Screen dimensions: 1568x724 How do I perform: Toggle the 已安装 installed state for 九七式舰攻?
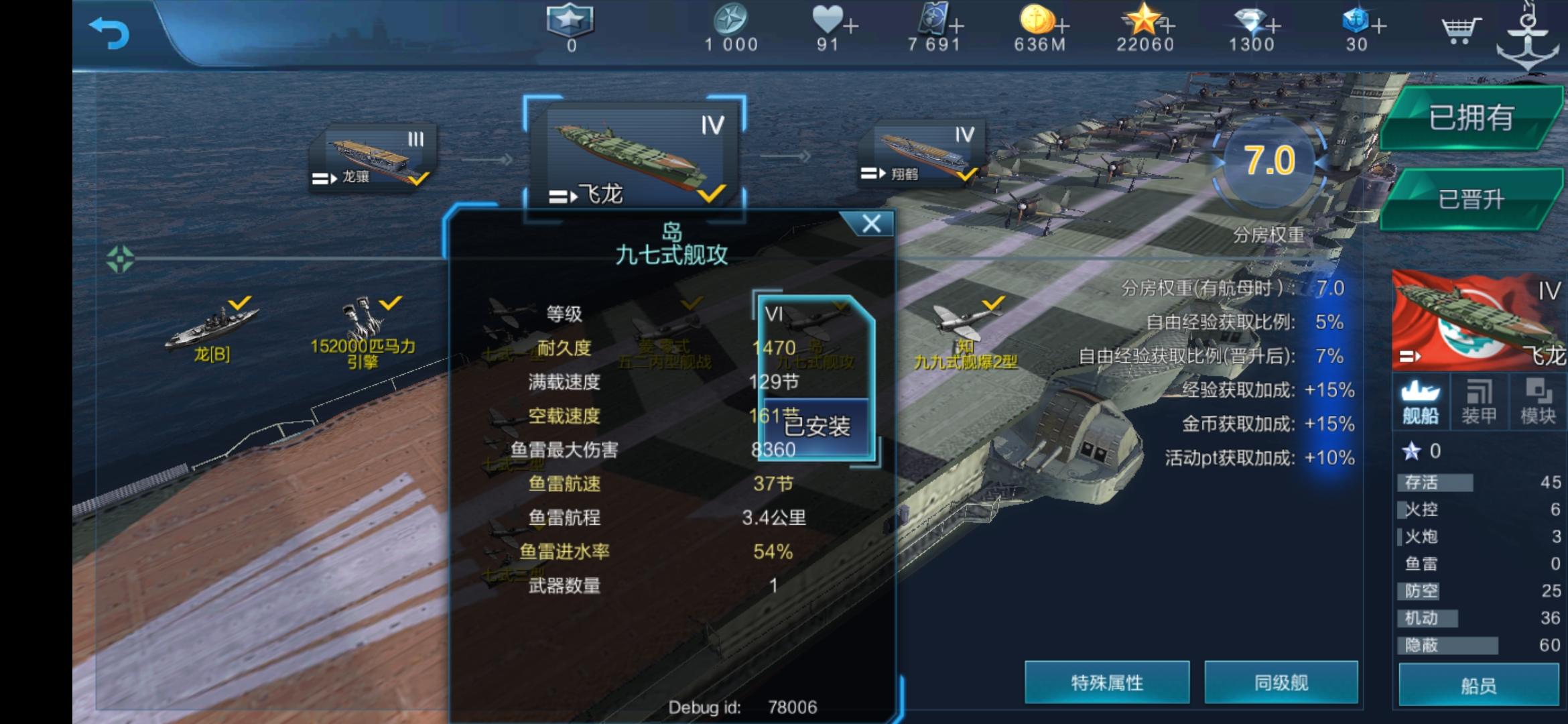(x=817, y=424)
